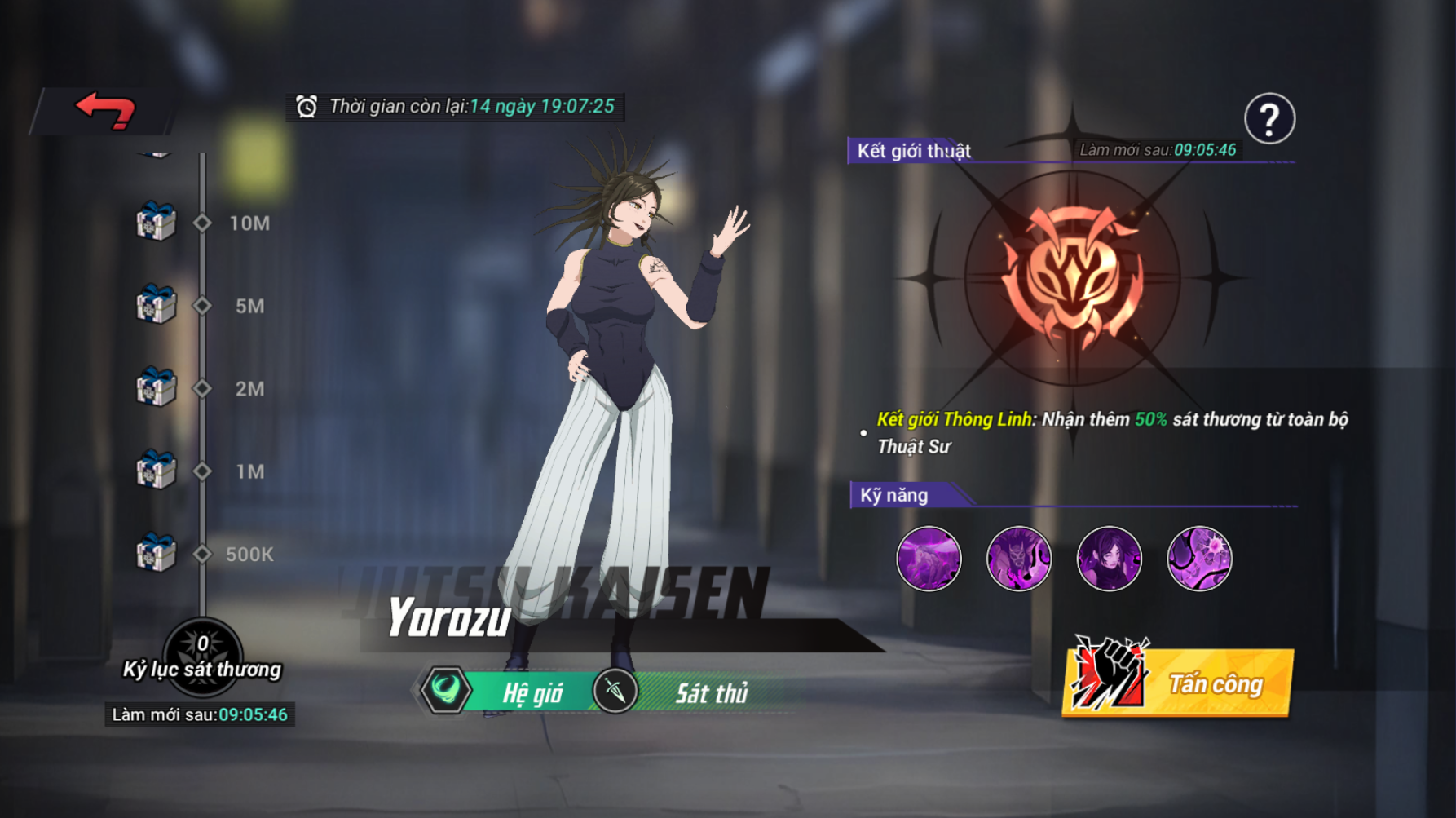Open the 10M damage reward gift box
This screenshot has width=1456, height=818.
(x=156, y=222)
